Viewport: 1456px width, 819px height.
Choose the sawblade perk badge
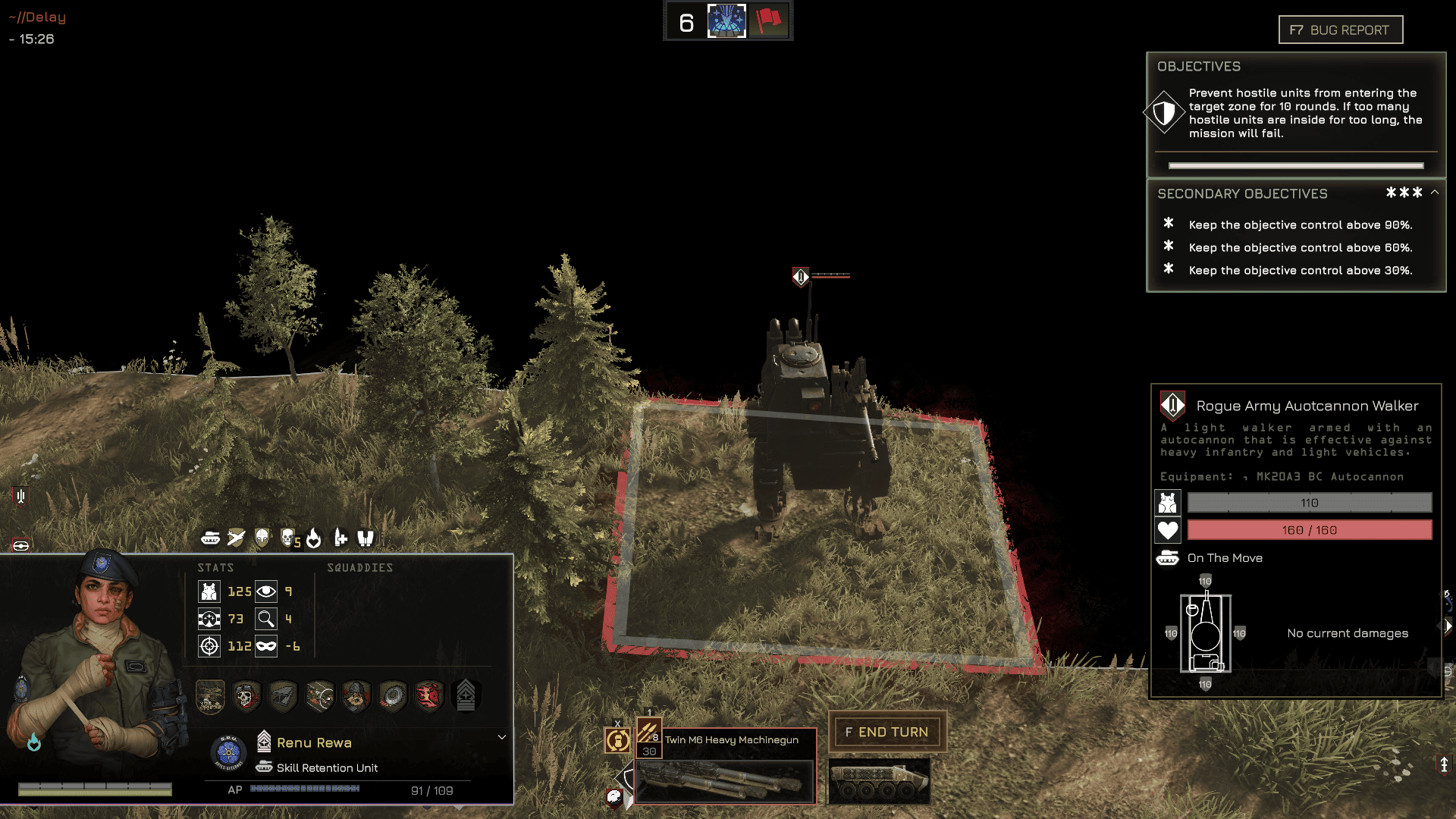pos(392,696)
